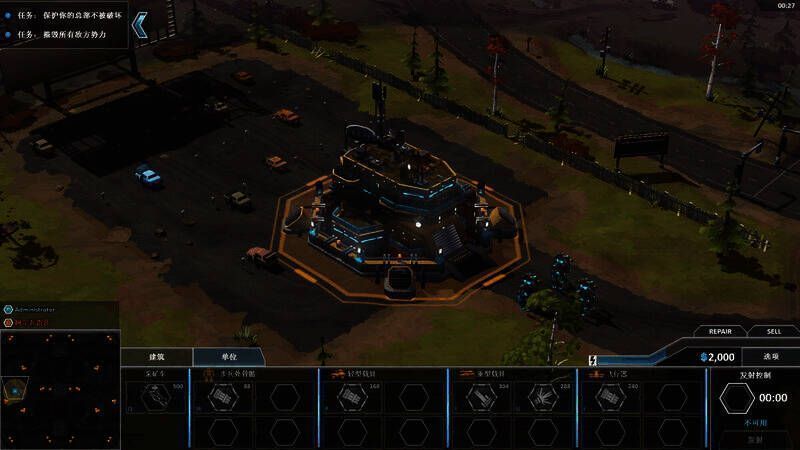Click the REPAIR button
This screenshot has width=800, height=450.
coord(720,331)
